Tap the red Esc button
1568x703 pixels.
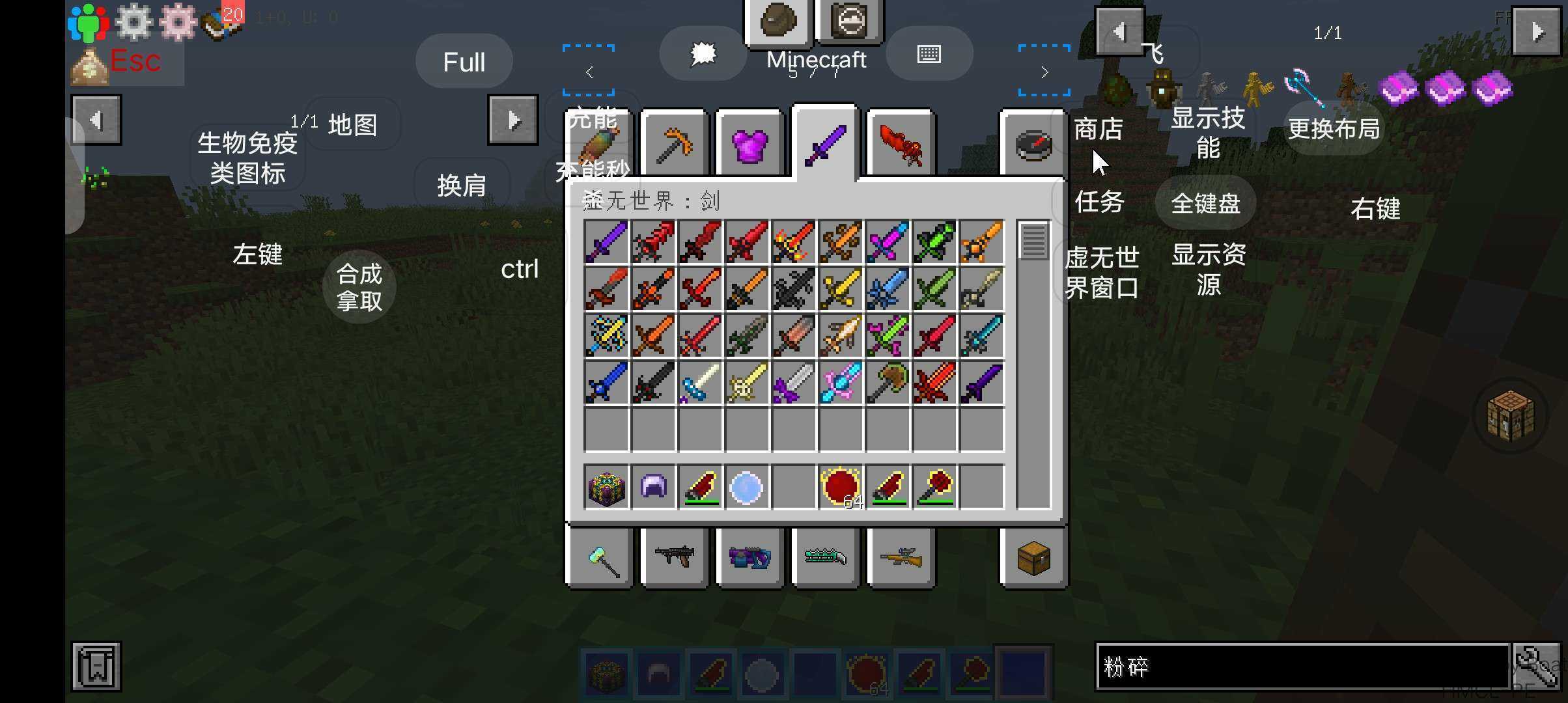pos(134,62)
